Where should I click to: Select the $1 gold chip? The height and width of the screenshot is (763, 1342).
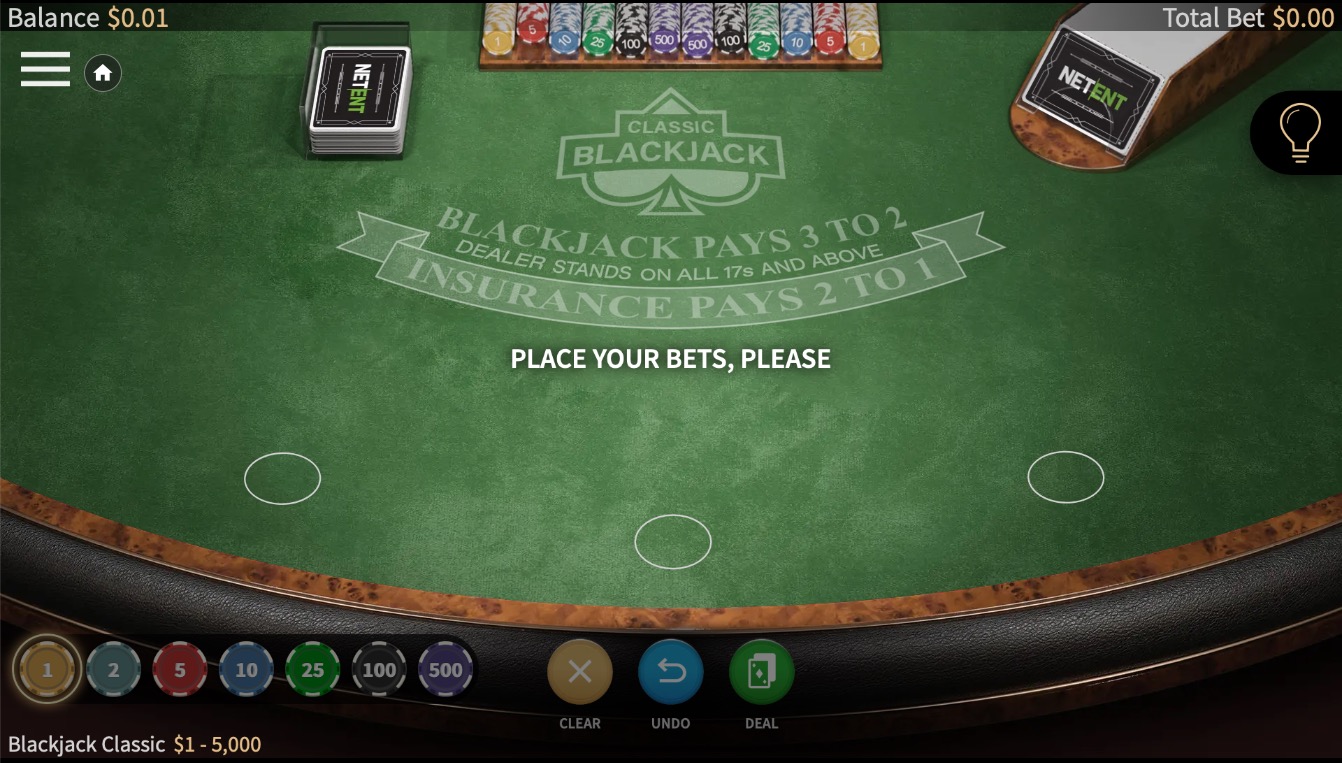pyautogui.click(x=47, y=668)
